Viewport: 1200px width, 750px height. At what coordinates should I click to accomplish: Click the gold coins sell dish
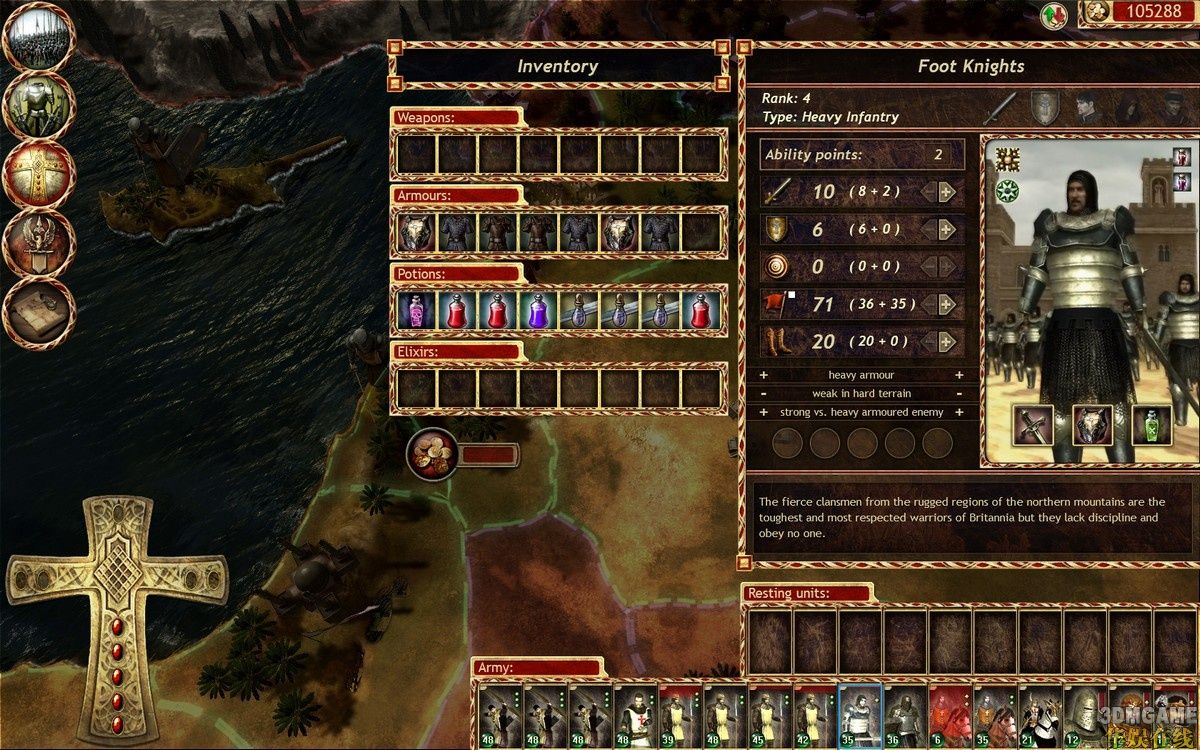pyautogui.click(x=432, y=454)
